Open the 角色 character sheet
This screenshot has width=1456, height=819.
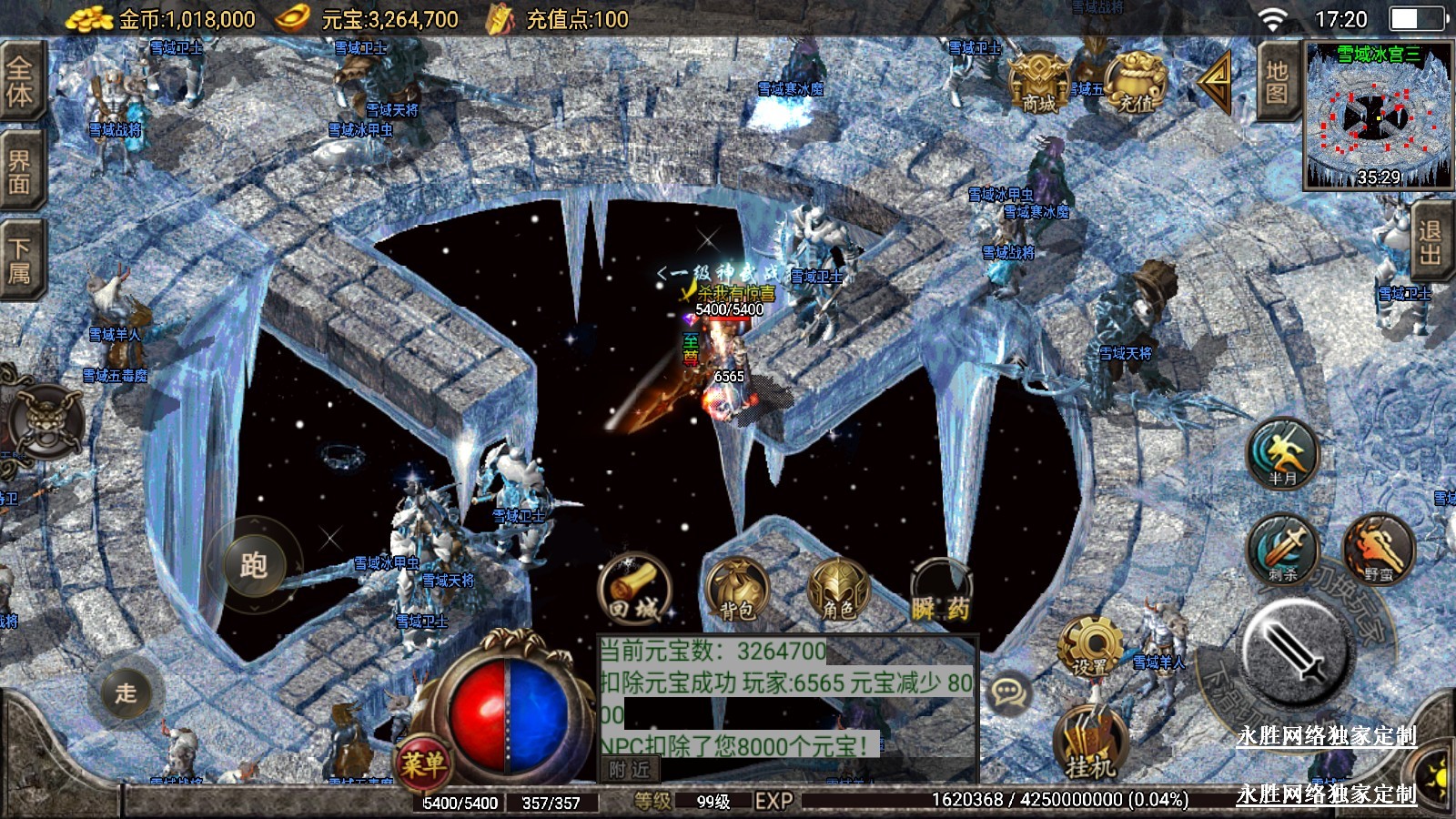pos(838,591)
